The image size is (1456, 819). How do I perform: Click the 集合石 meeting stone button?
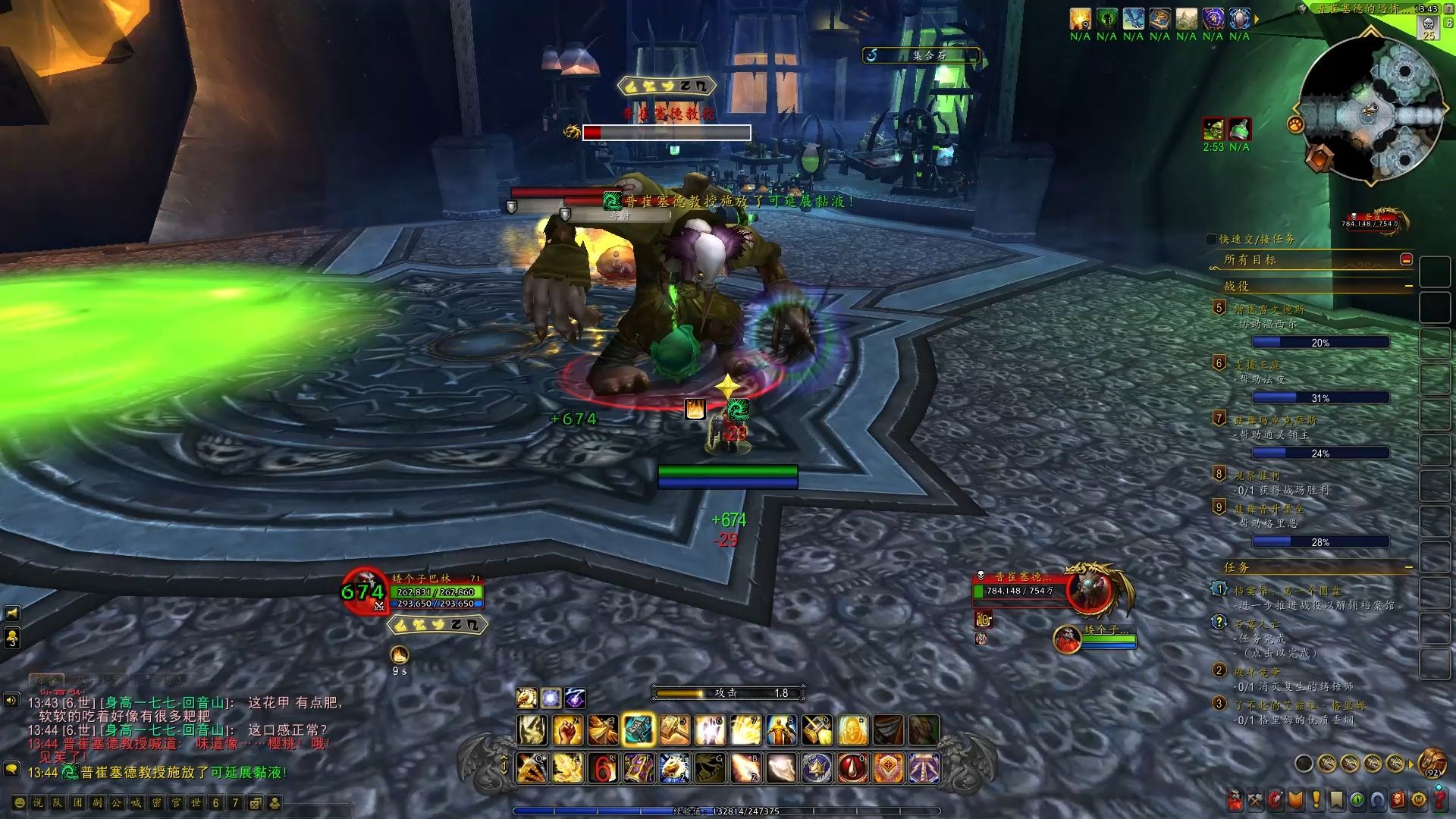[921, 55]
